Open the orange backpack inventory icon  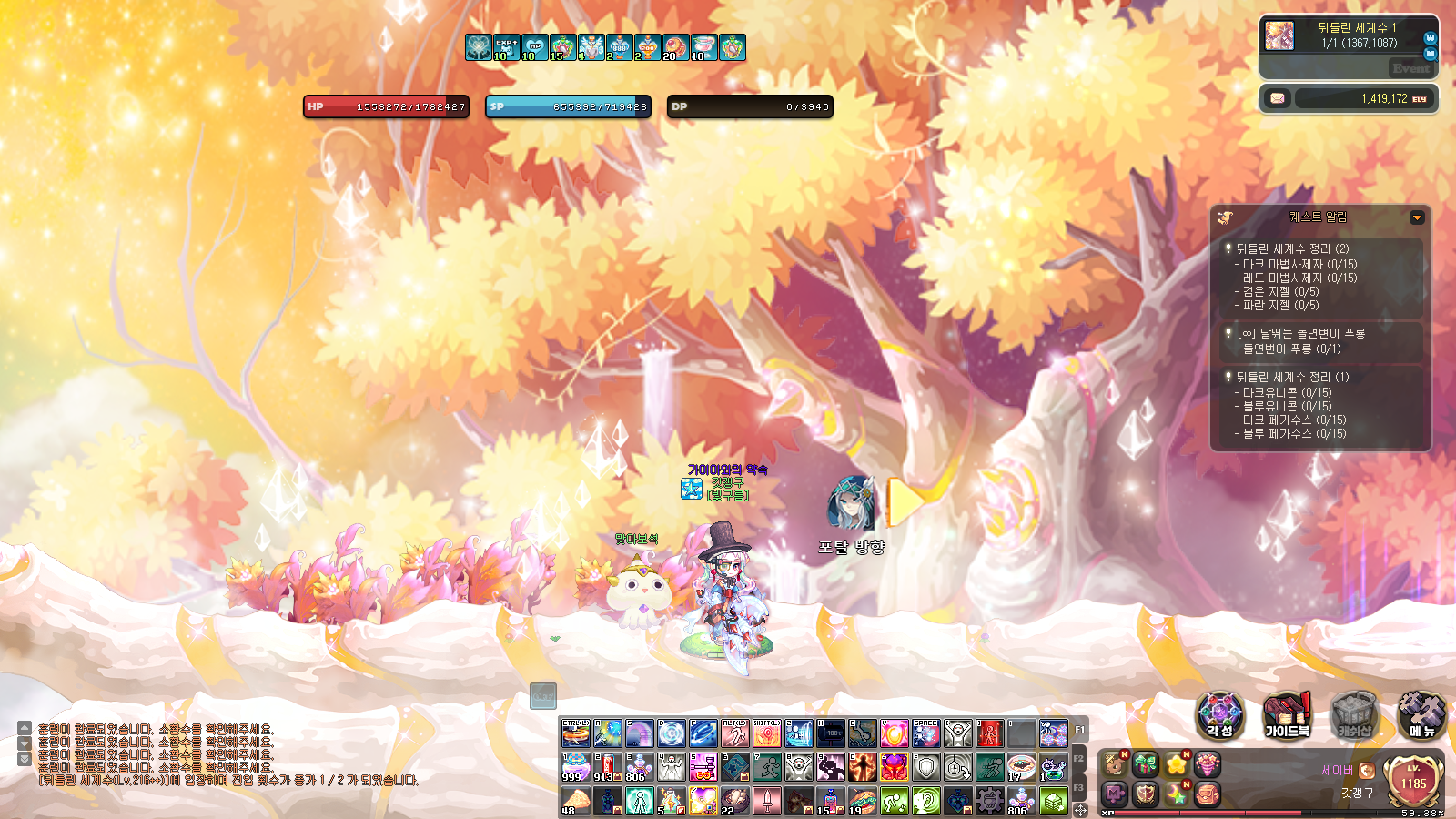coord(1208,794)
